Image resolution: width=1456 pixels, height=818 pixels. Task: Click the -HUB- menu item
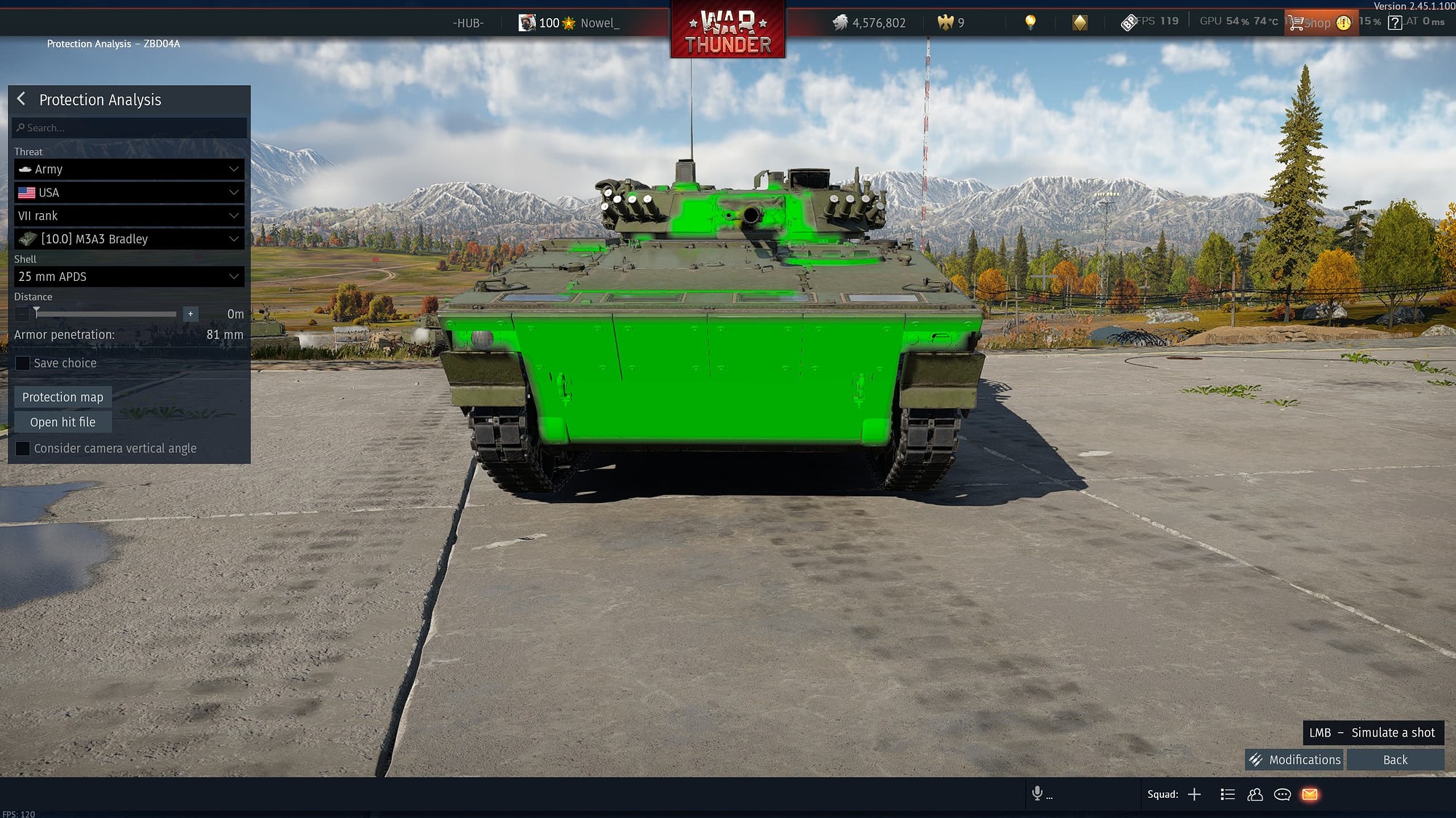pos(469,23)
